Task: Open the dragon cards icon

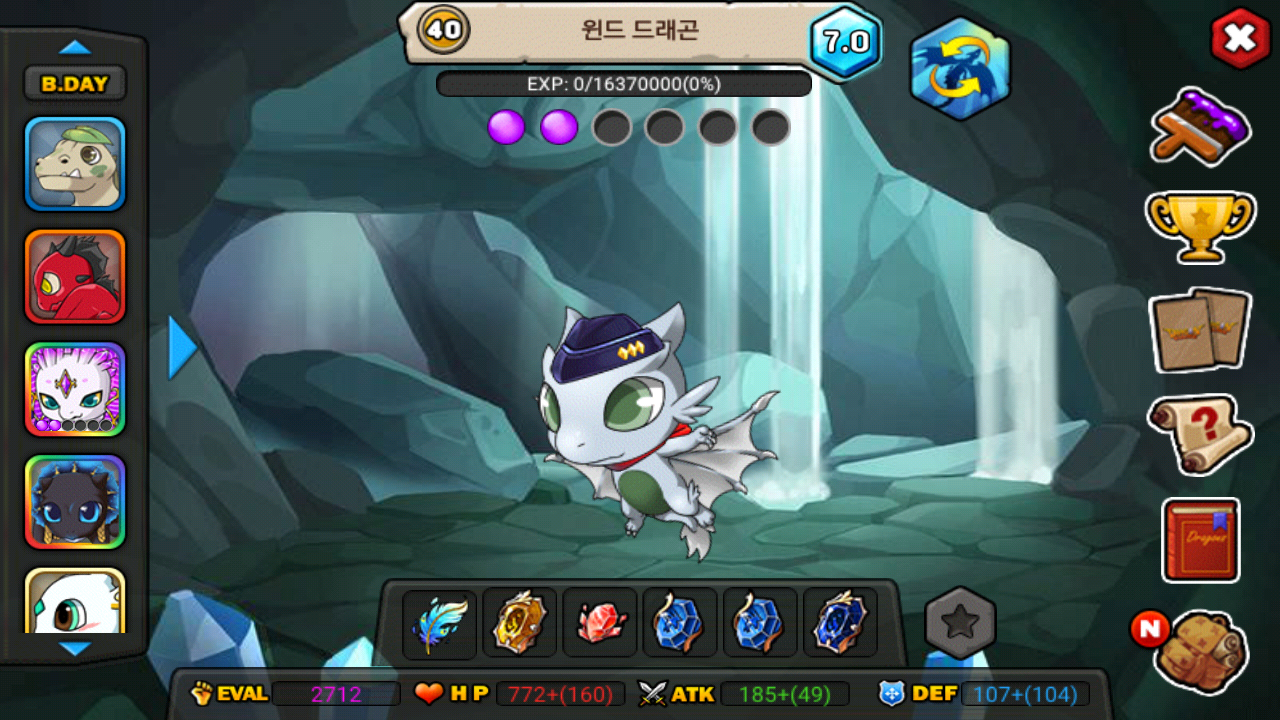Action: 1200,329
